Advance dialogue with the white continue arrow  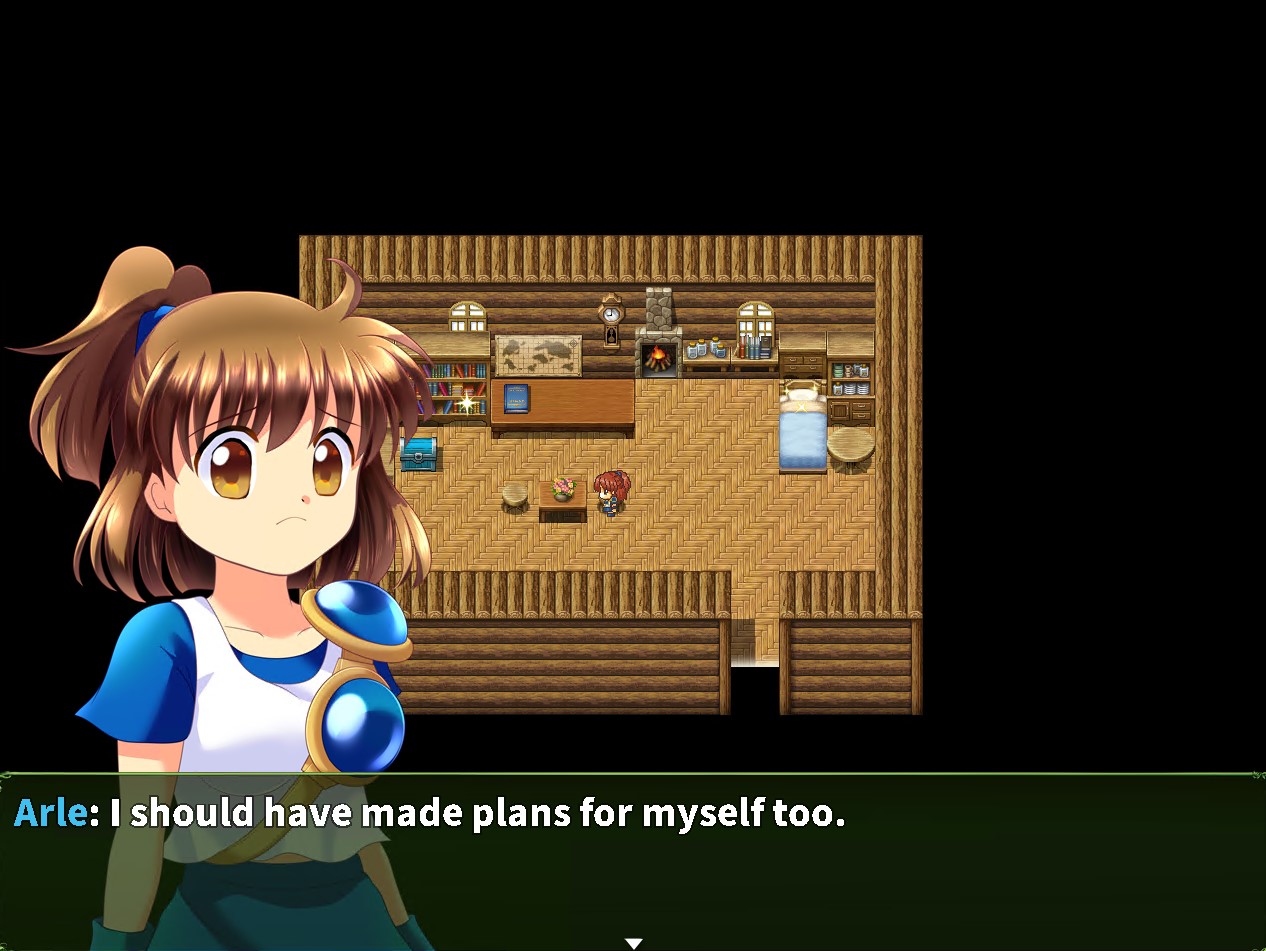[x=633, y=943]
